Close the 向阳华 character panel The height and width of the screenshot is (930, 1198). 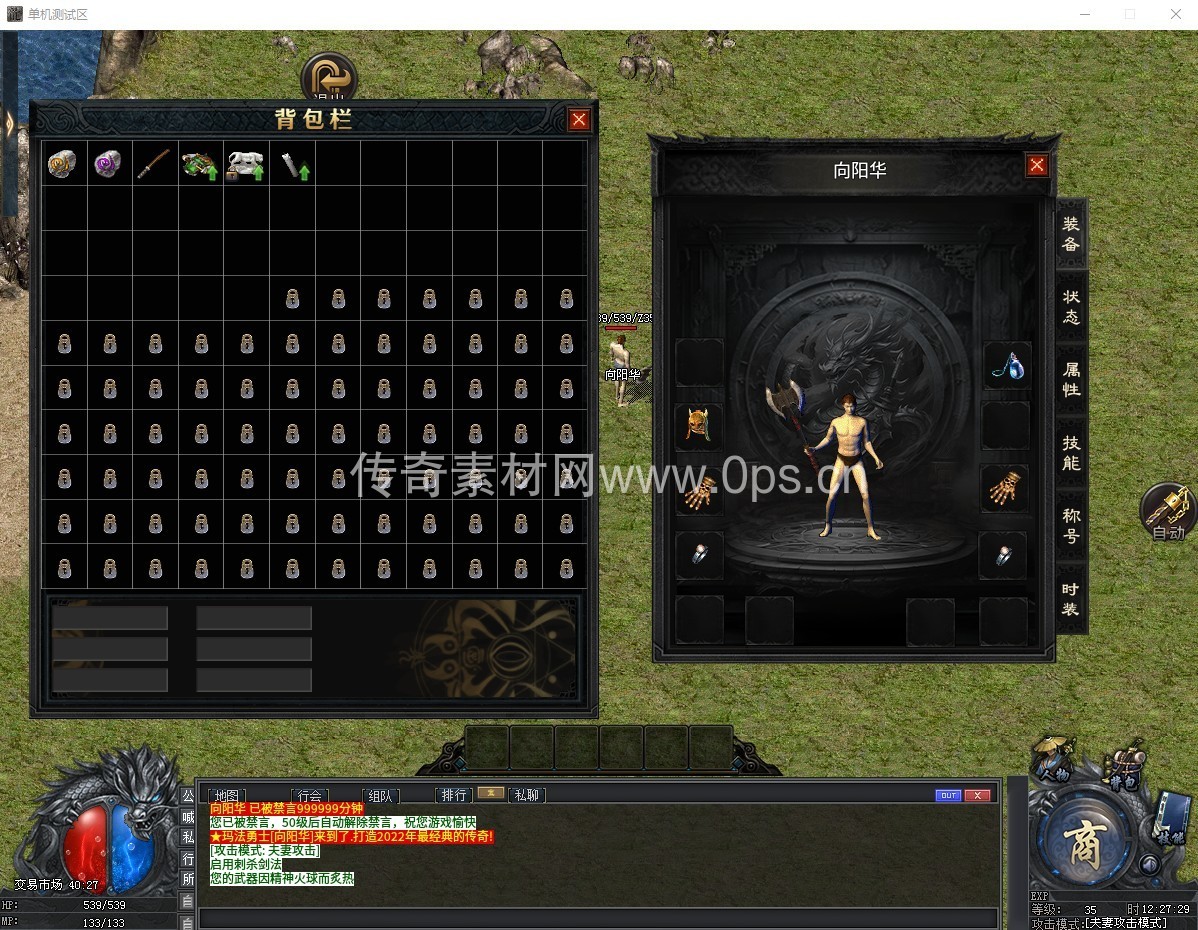click(1037, 165)
